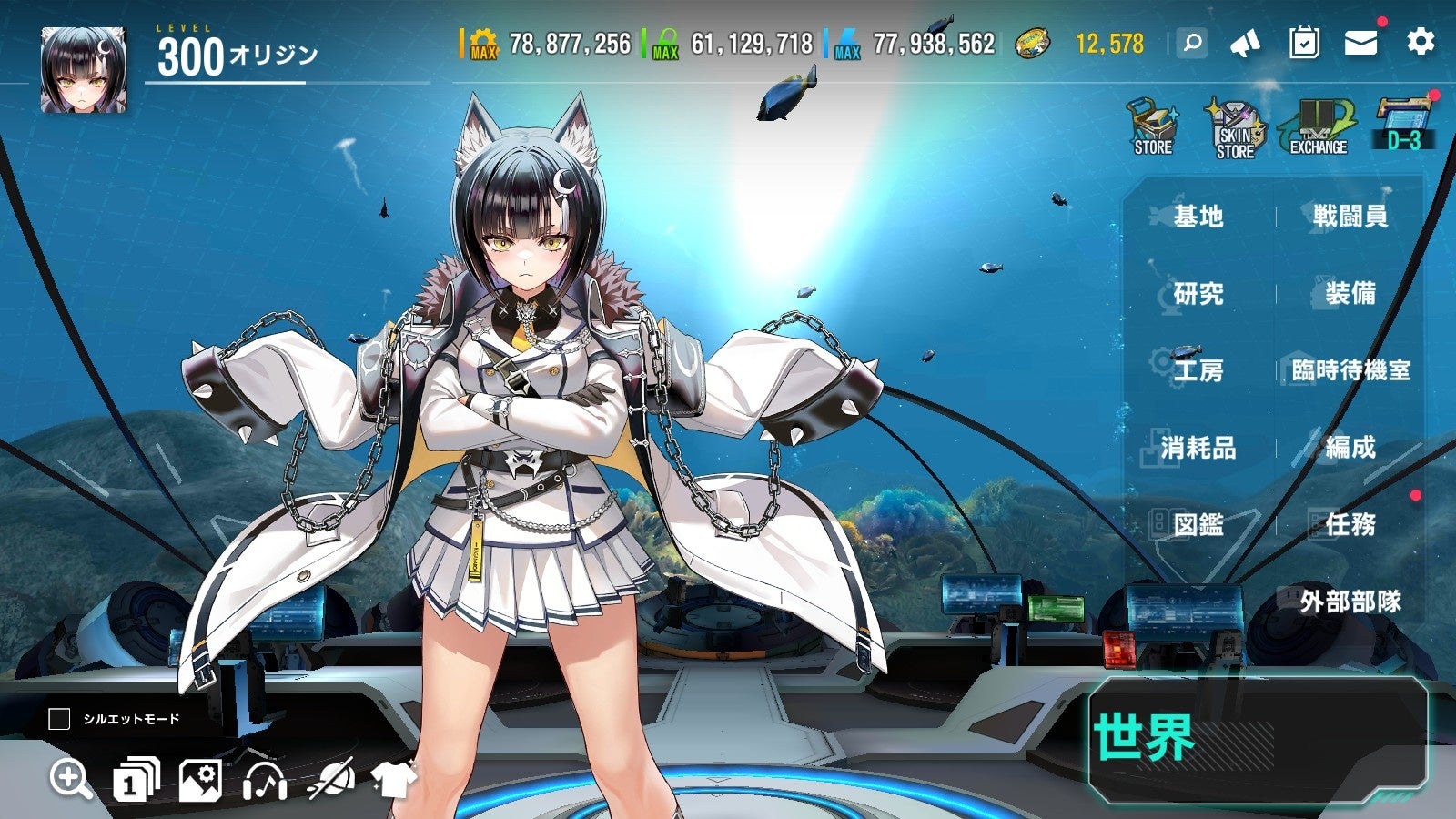Click the magnifier zoom-in icon

point(70,780)
